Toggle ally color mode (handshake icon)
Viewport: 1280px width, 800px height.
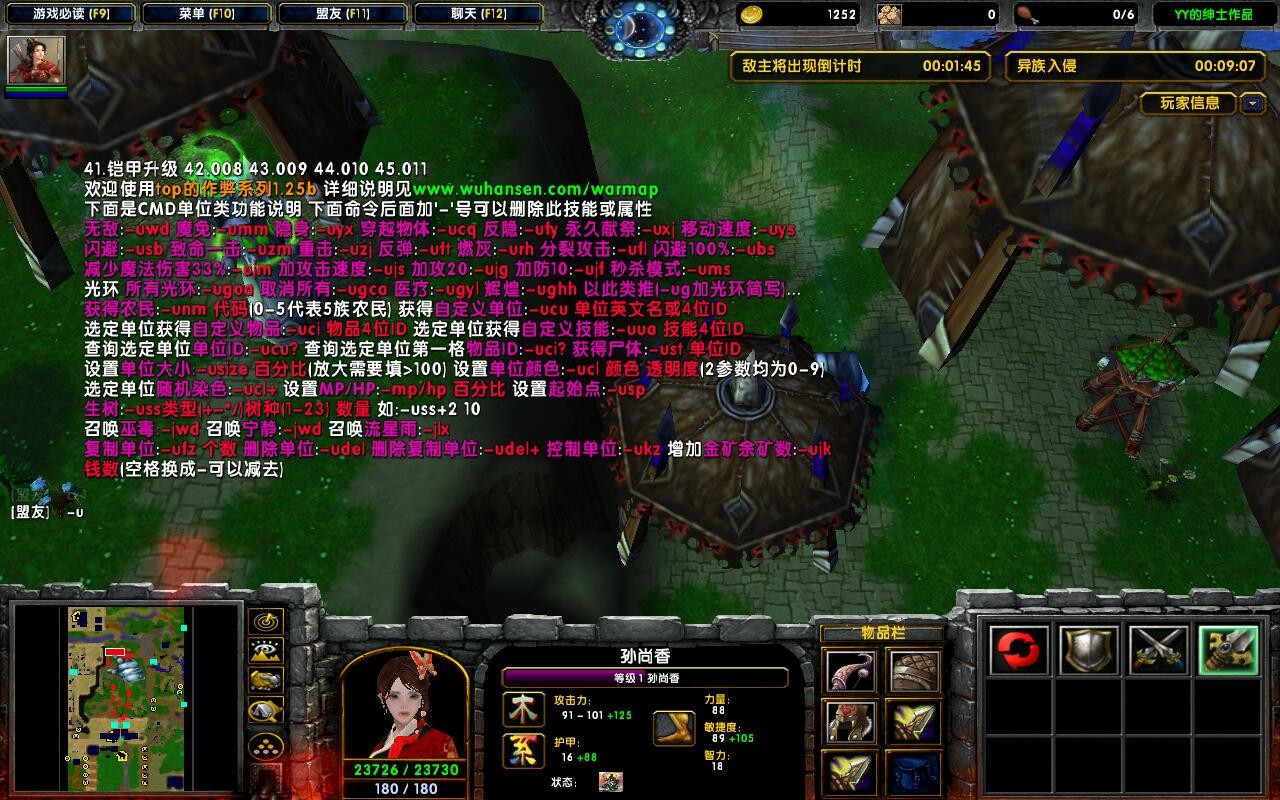point(265,681)
